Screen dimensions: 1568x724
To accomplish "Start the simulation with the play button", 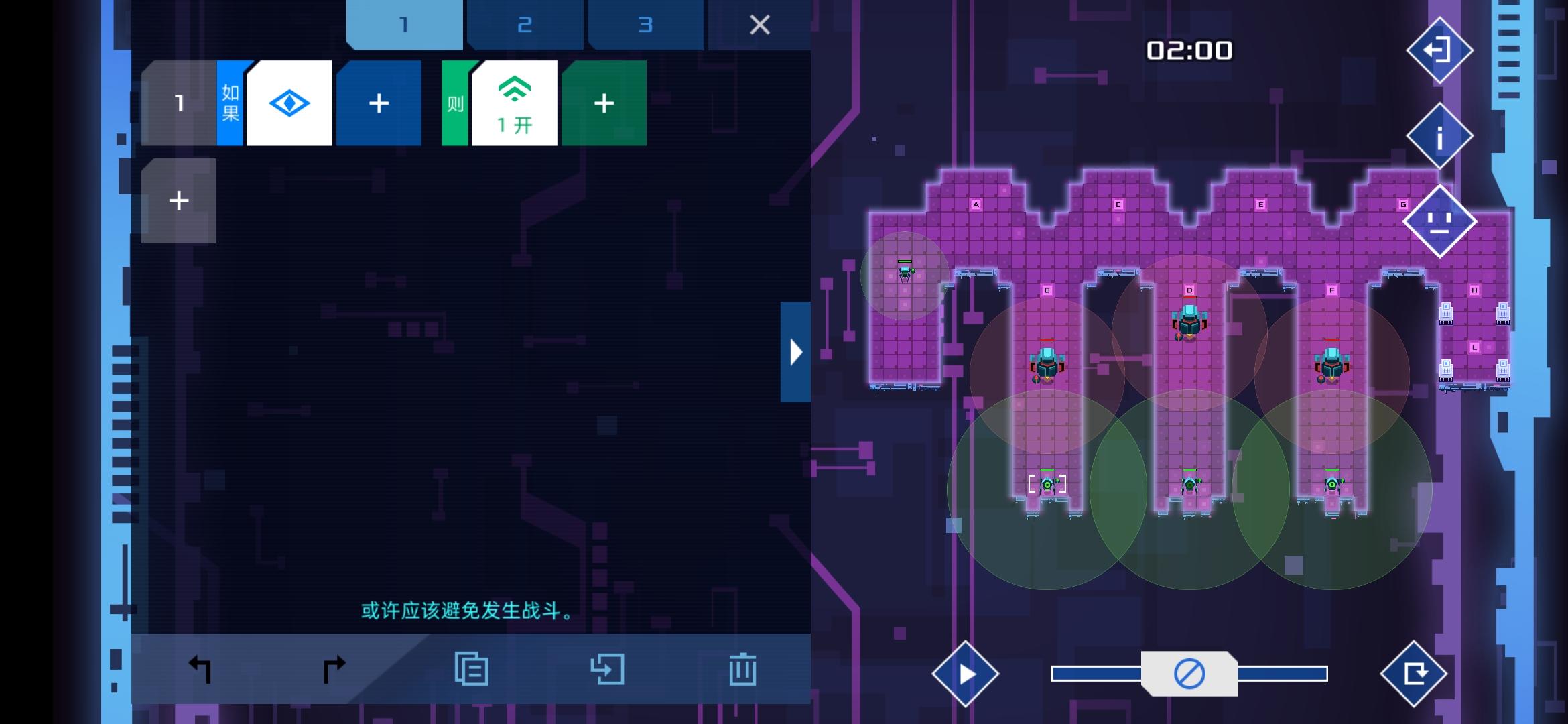I will 966,674.
